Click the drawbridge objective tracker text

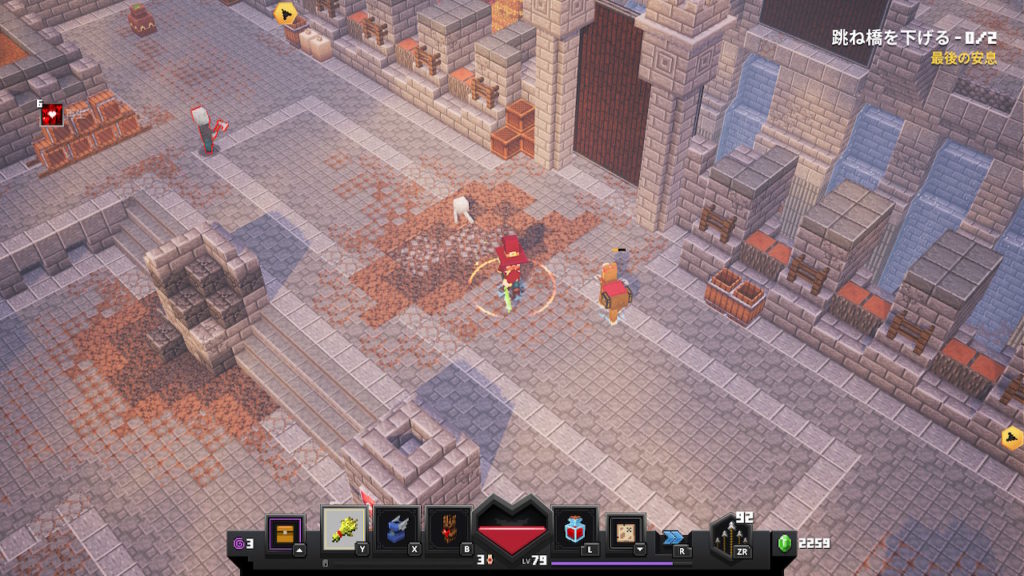click(914, 39)
